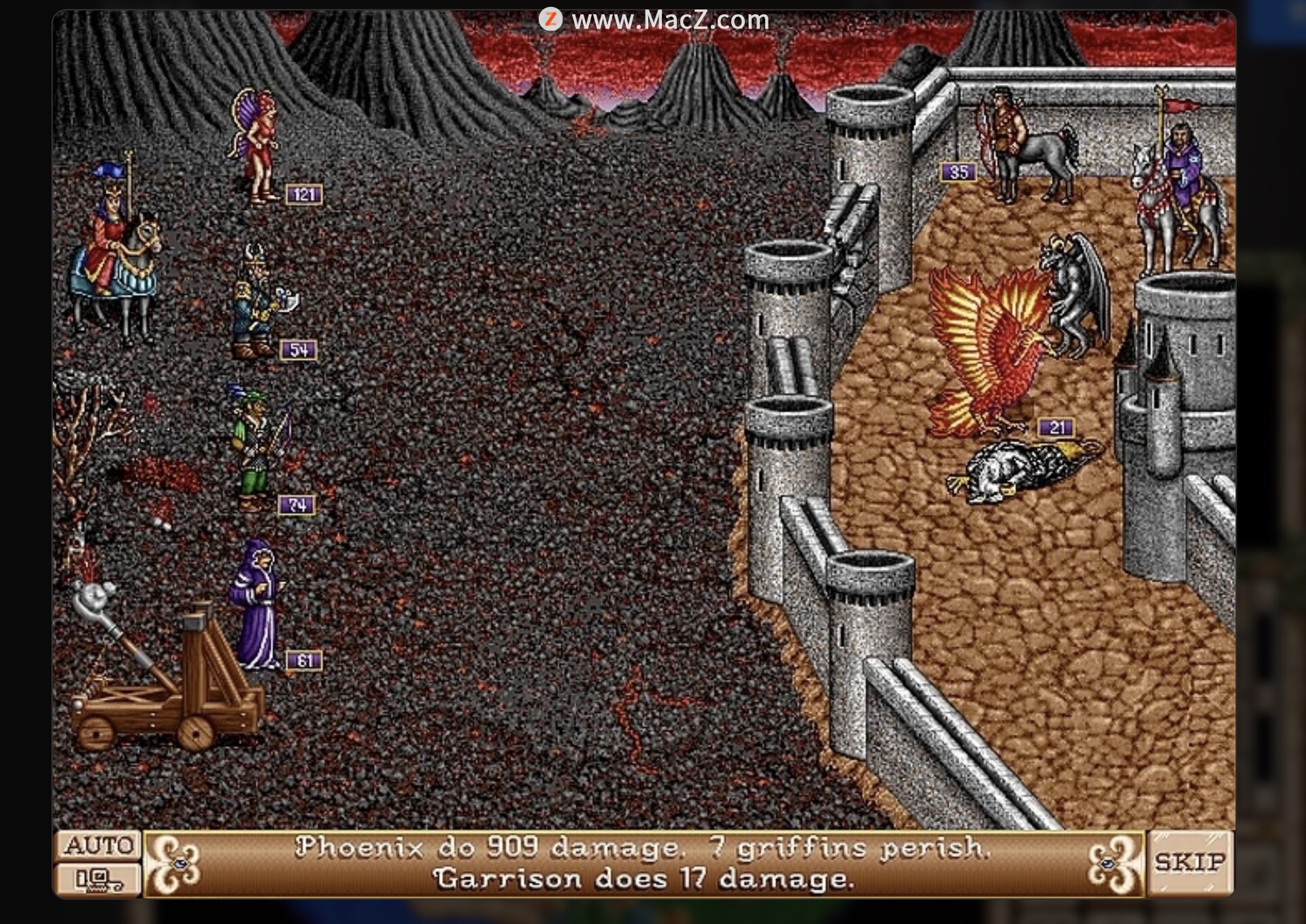This screenshot has height=924, width=1306.
Task: Choose the archer stack numbering 74
Action: click(x=256, y=449)
